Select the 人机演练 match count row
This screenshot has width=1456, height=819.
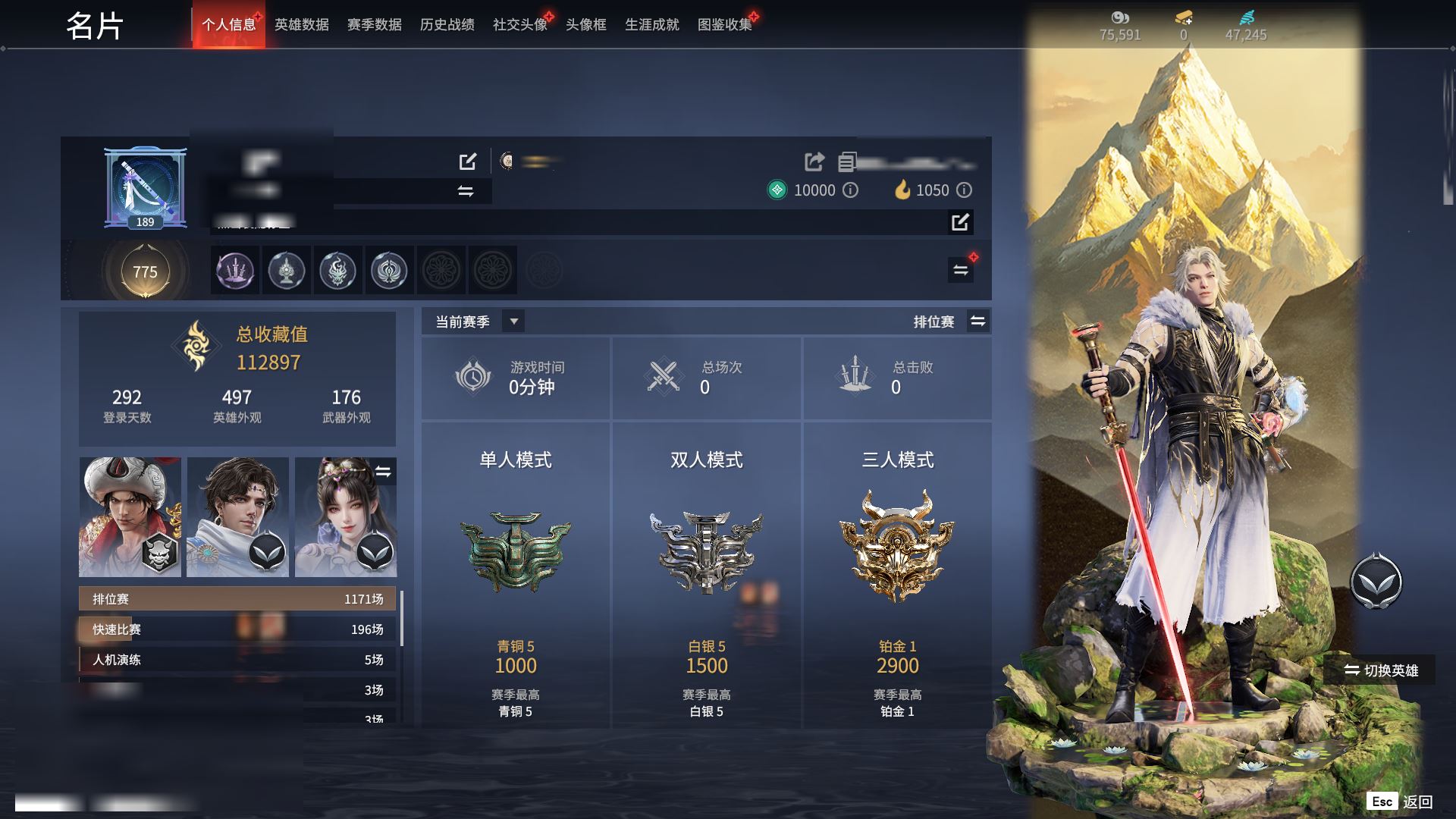(x=237, y=660)
